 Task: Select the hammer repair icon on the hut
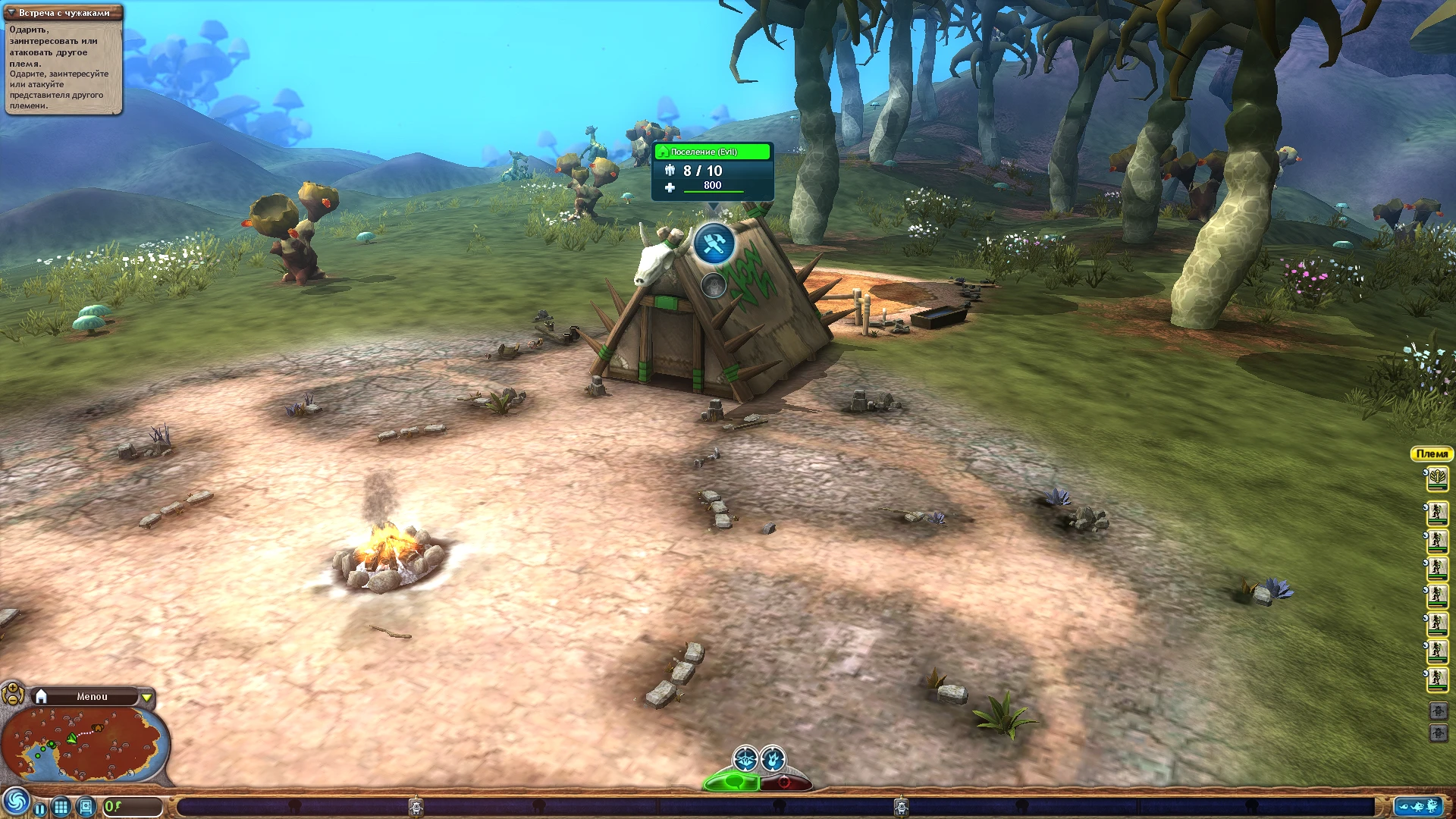(x=715, y=244)
